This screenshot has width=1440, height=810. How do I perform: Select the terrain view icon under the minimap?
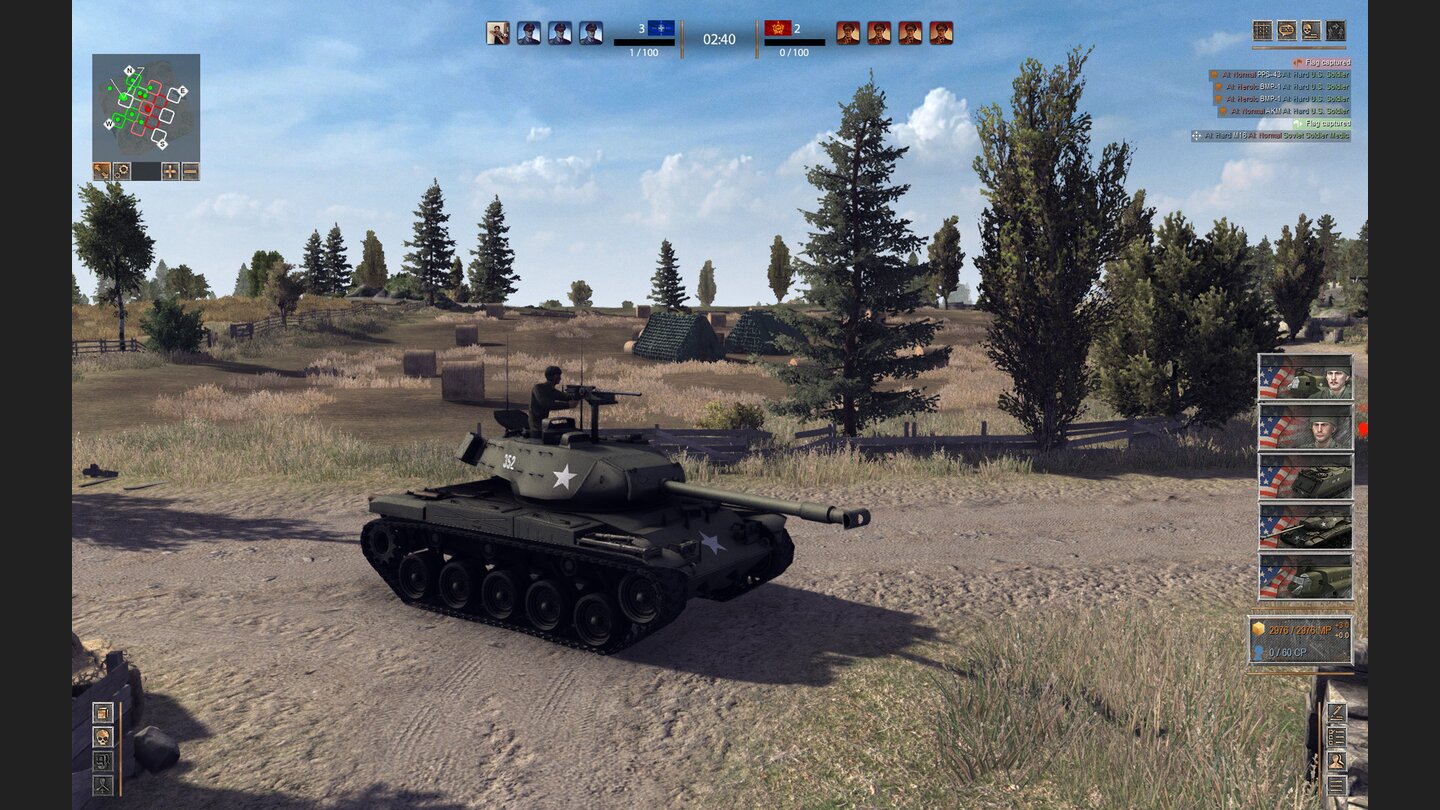(101, 171)
